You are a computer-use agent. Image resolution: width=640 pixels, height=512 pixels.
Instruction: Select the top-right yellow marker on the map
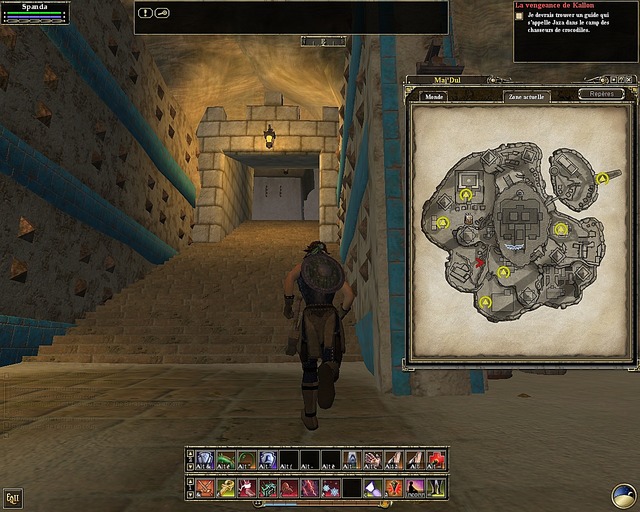click(602, 178)
